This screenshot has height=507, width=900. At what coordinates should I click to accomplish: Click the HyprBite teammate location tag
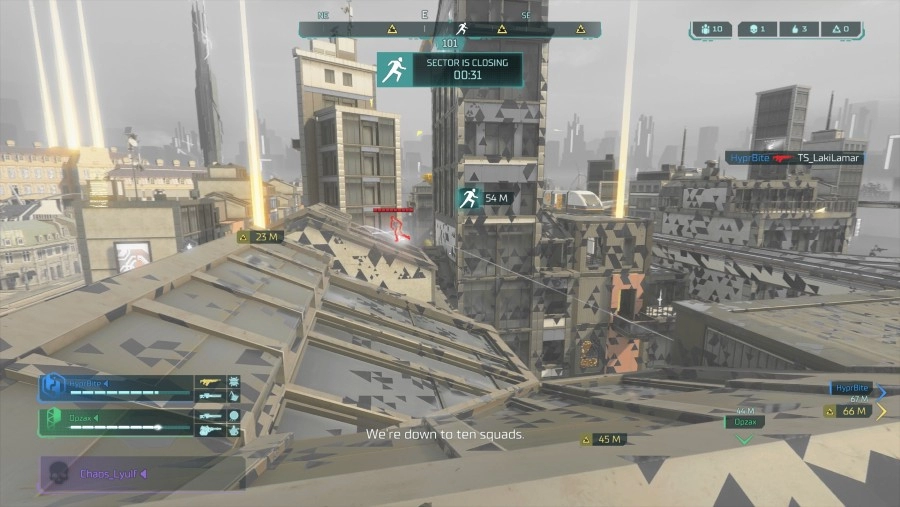[850, 388]
